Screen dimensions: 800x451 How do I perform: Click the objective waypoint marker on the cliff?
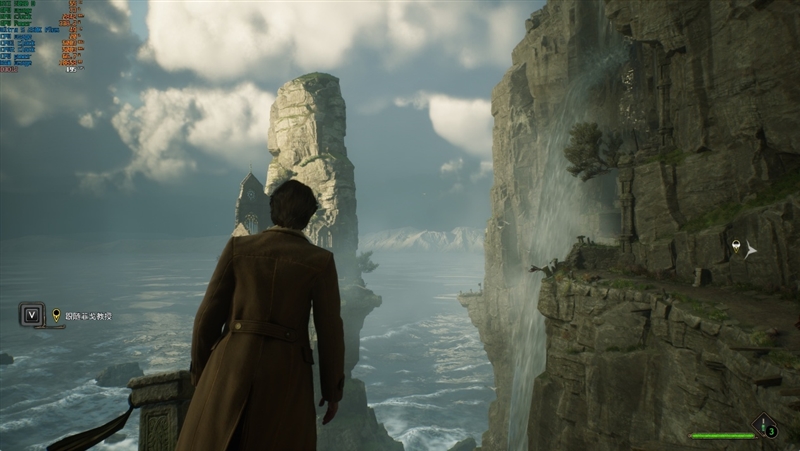(736, 247)
